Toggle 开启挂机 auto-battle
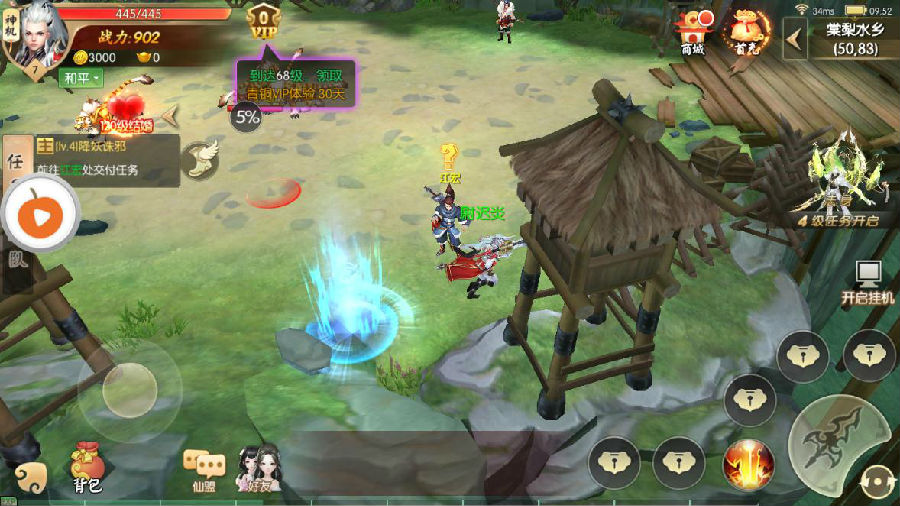The image size is (900, 506). click(868, 282)
